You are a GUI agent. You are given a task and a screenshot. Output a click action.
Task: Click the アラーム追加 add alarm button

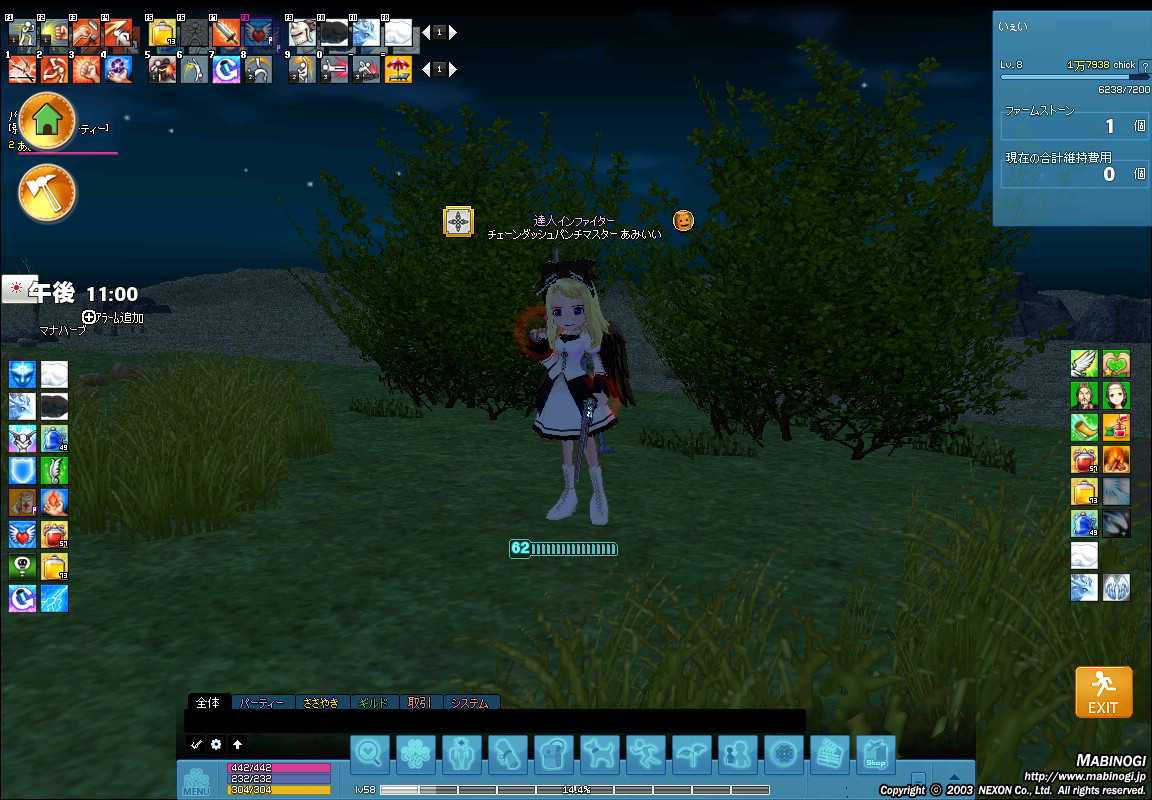113,318
